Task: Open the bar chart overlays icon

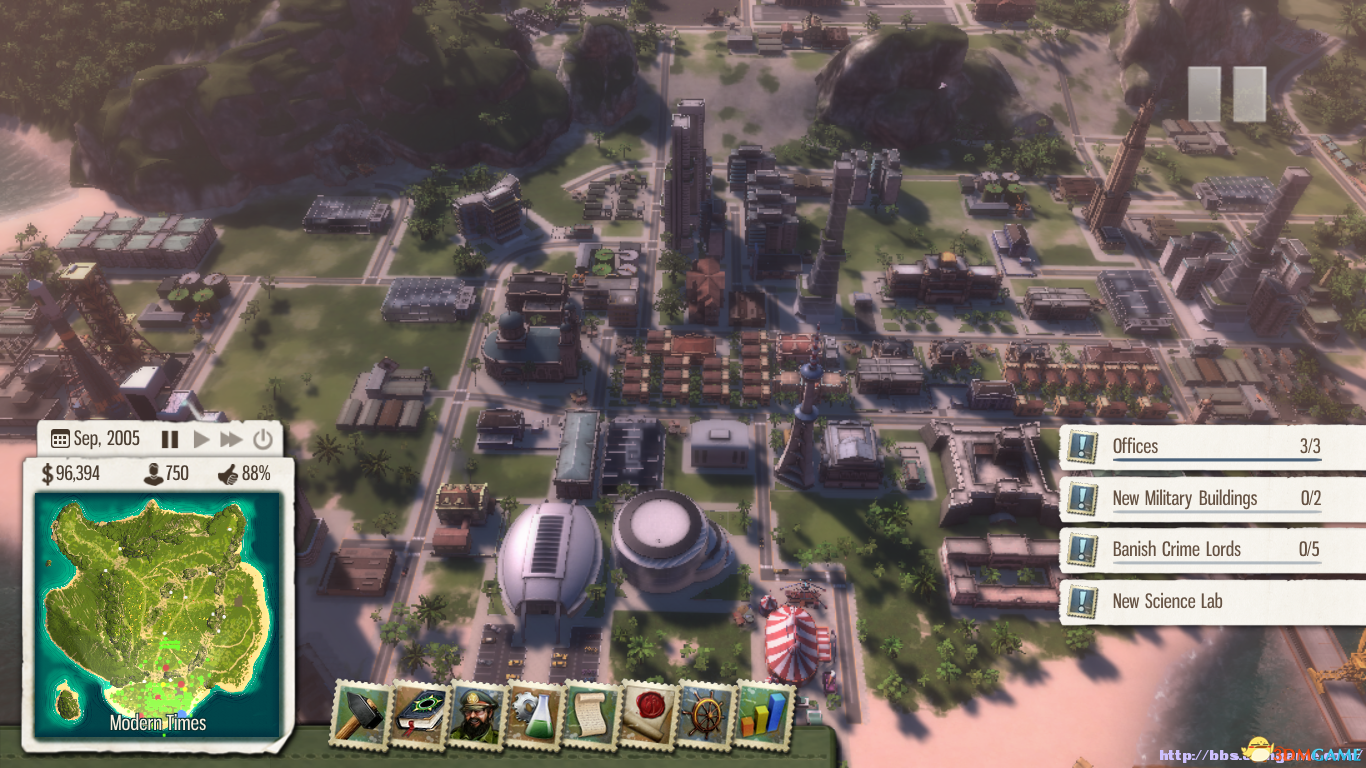Action: 764,714
